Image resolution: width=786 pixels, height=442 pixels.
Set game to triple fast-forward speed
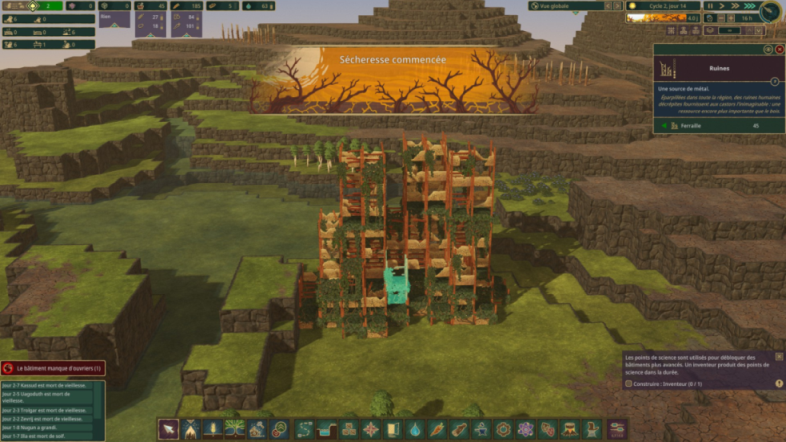pyautogui.click(x=748, y=6)
